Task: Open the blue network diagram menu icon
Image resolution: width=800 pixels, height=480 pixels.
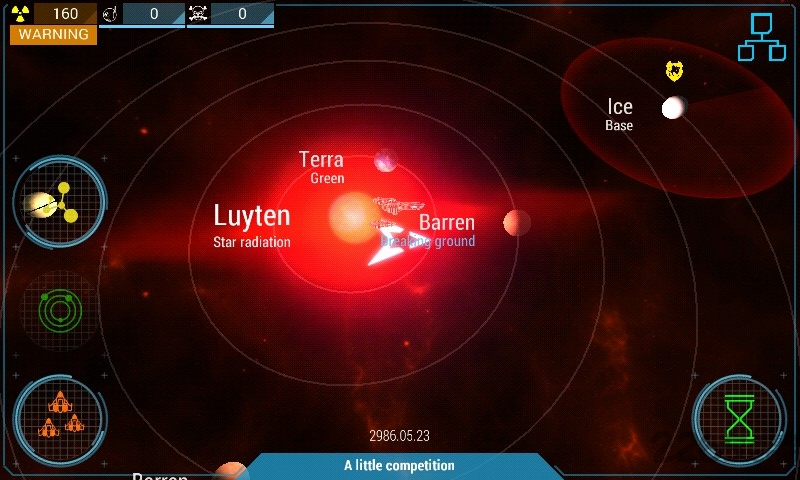Action: [x=762, y=37]
